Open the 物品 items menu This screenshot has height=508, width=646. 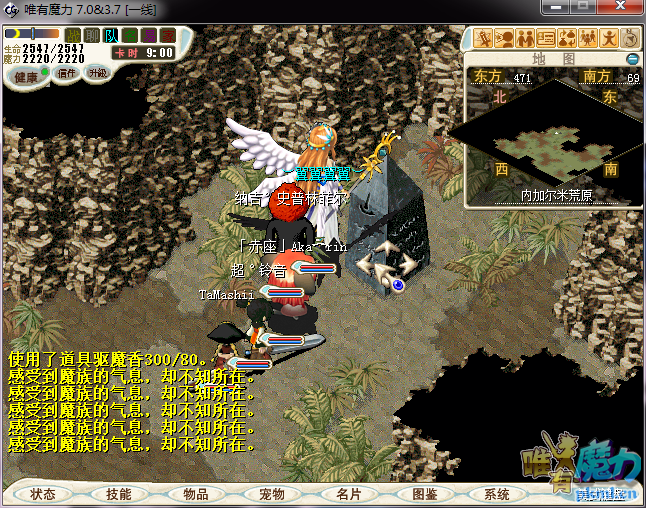(x=195, y=494)
